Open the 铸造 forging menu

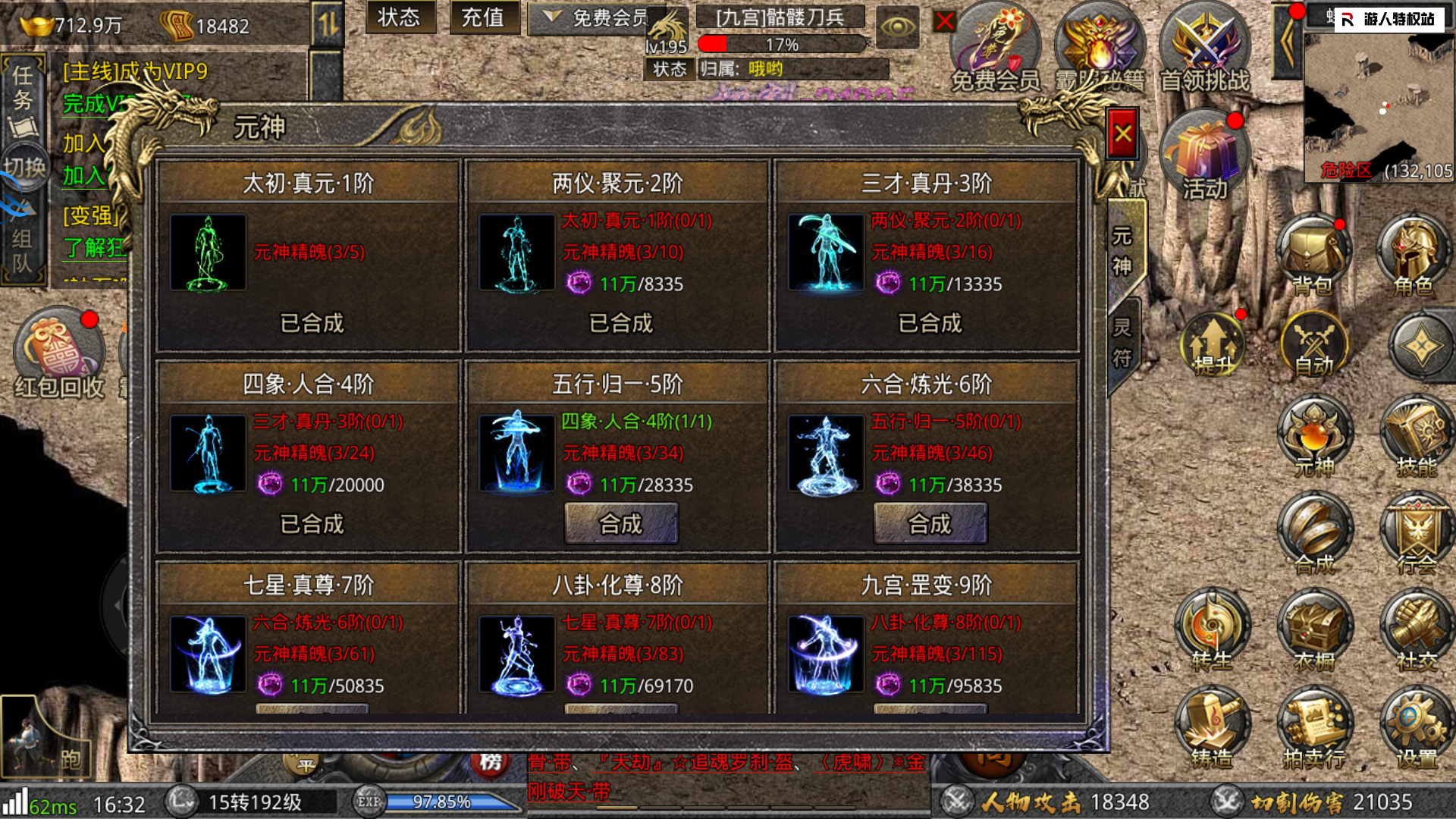pyautogui.click(x=1212, y=728)
